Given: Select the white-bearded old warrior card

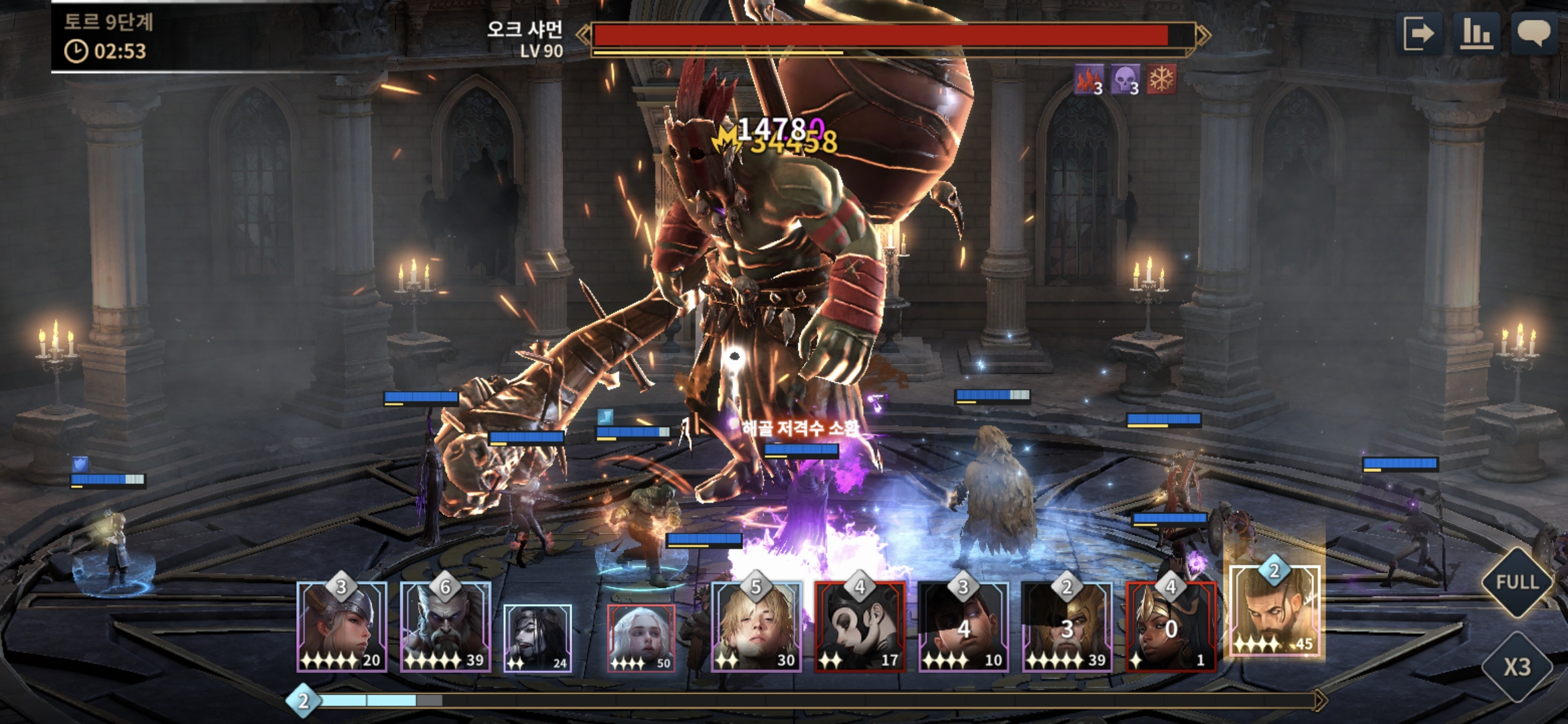Looking at the screenshot, I should click(x=446, y=627).
